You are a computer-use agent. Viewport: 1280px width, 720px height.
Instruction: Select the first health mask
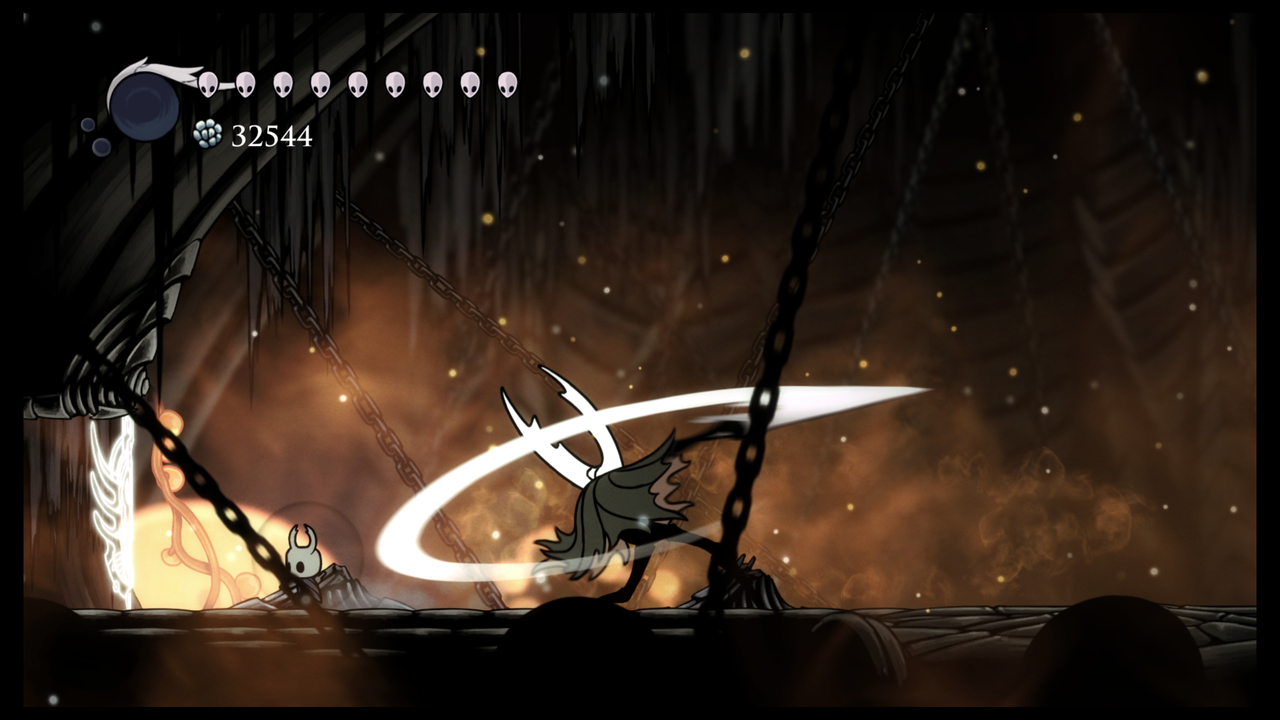[x=208, y=85]
